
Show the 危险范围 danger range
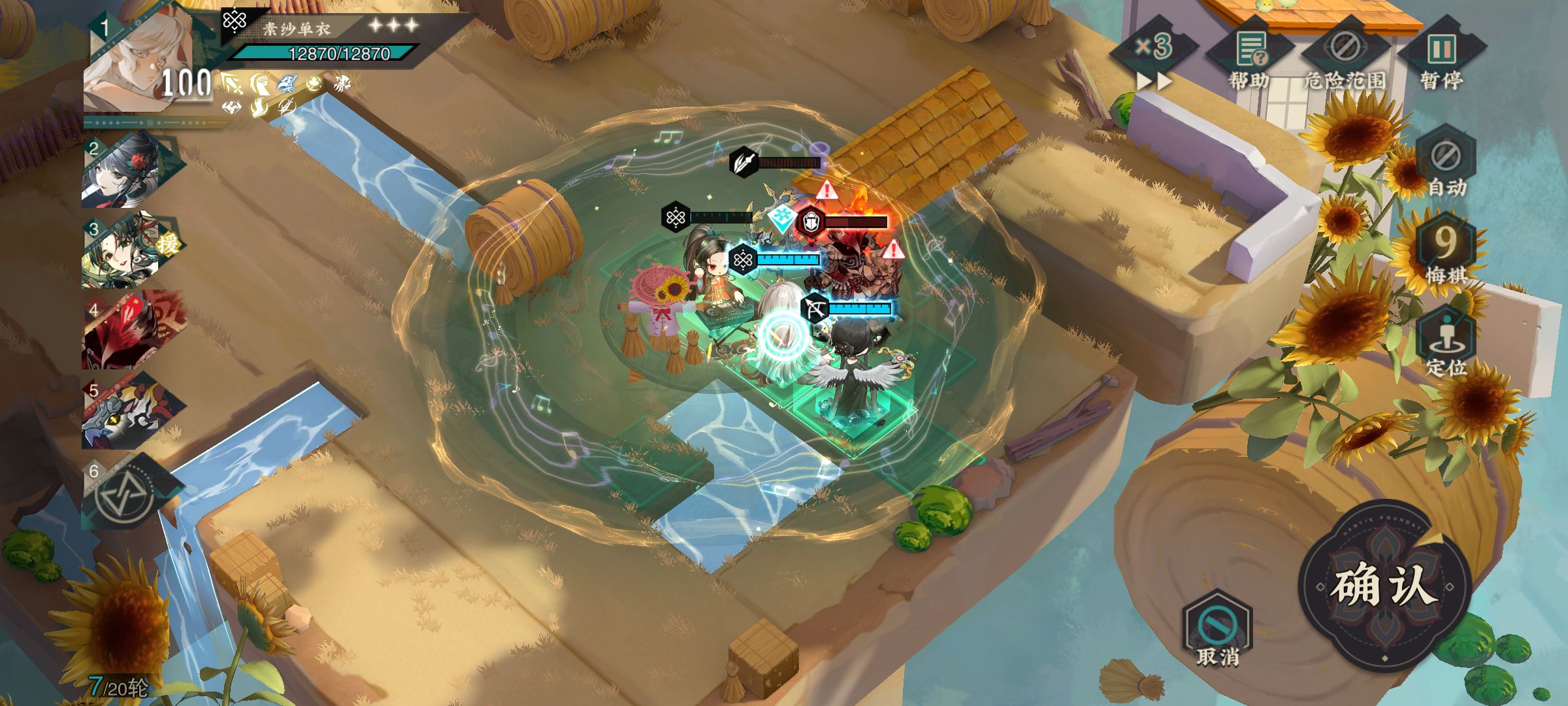tap(1345, 59)
